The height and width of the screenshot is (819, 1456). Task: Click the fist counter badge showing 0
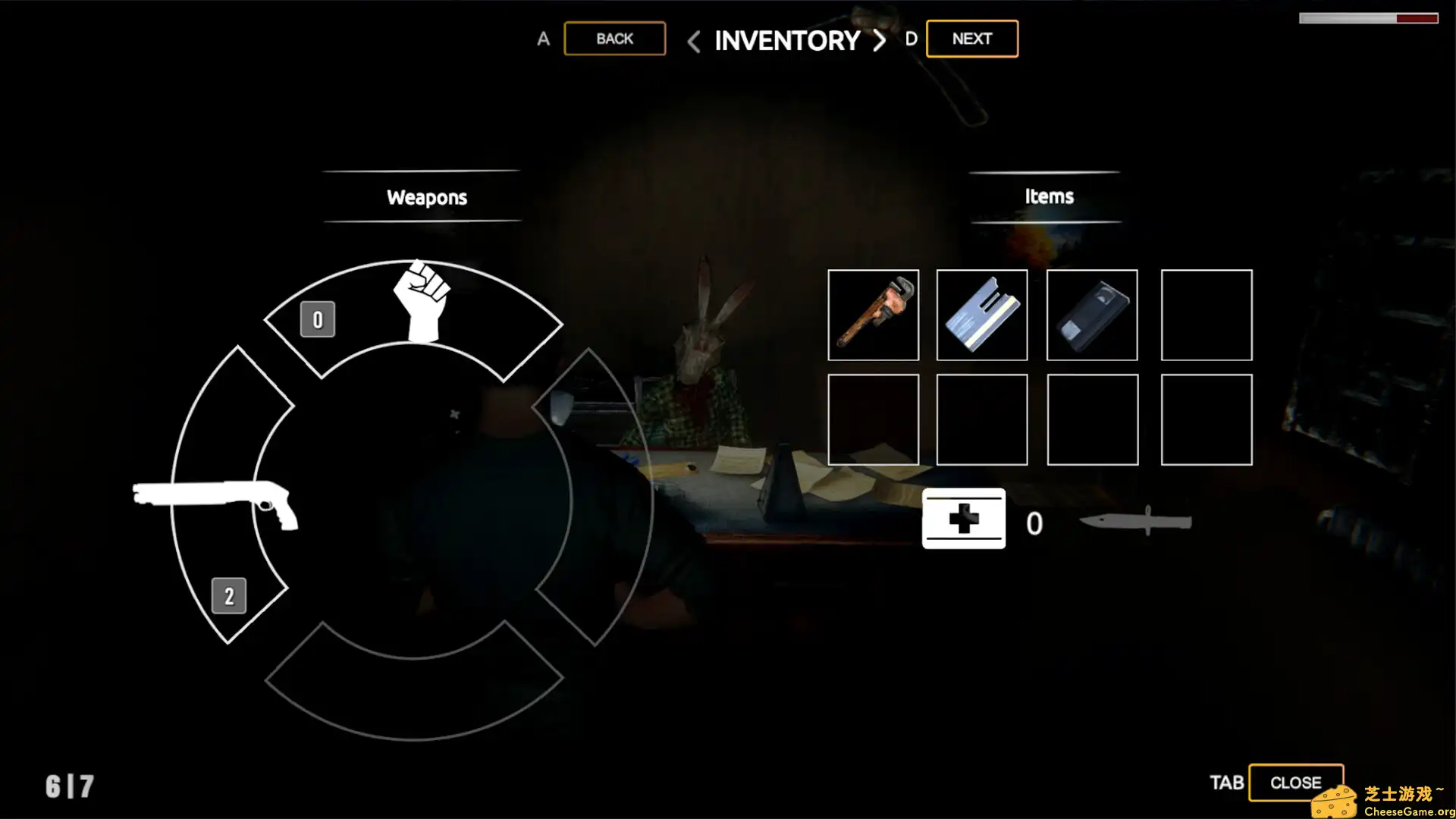tap(317, 319)
